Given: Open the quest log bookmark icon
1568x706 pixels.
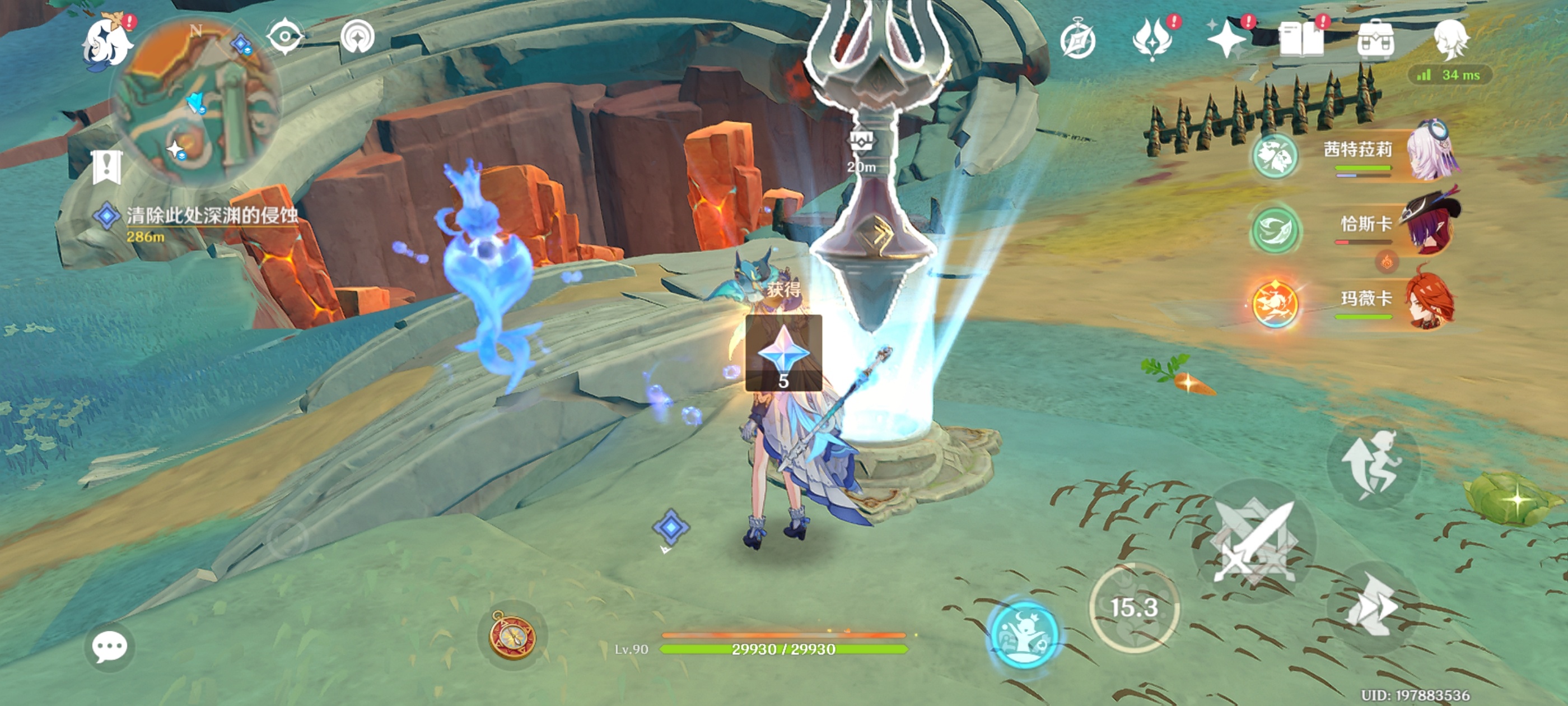Looking at the screenshot, I should coord(107,166).
